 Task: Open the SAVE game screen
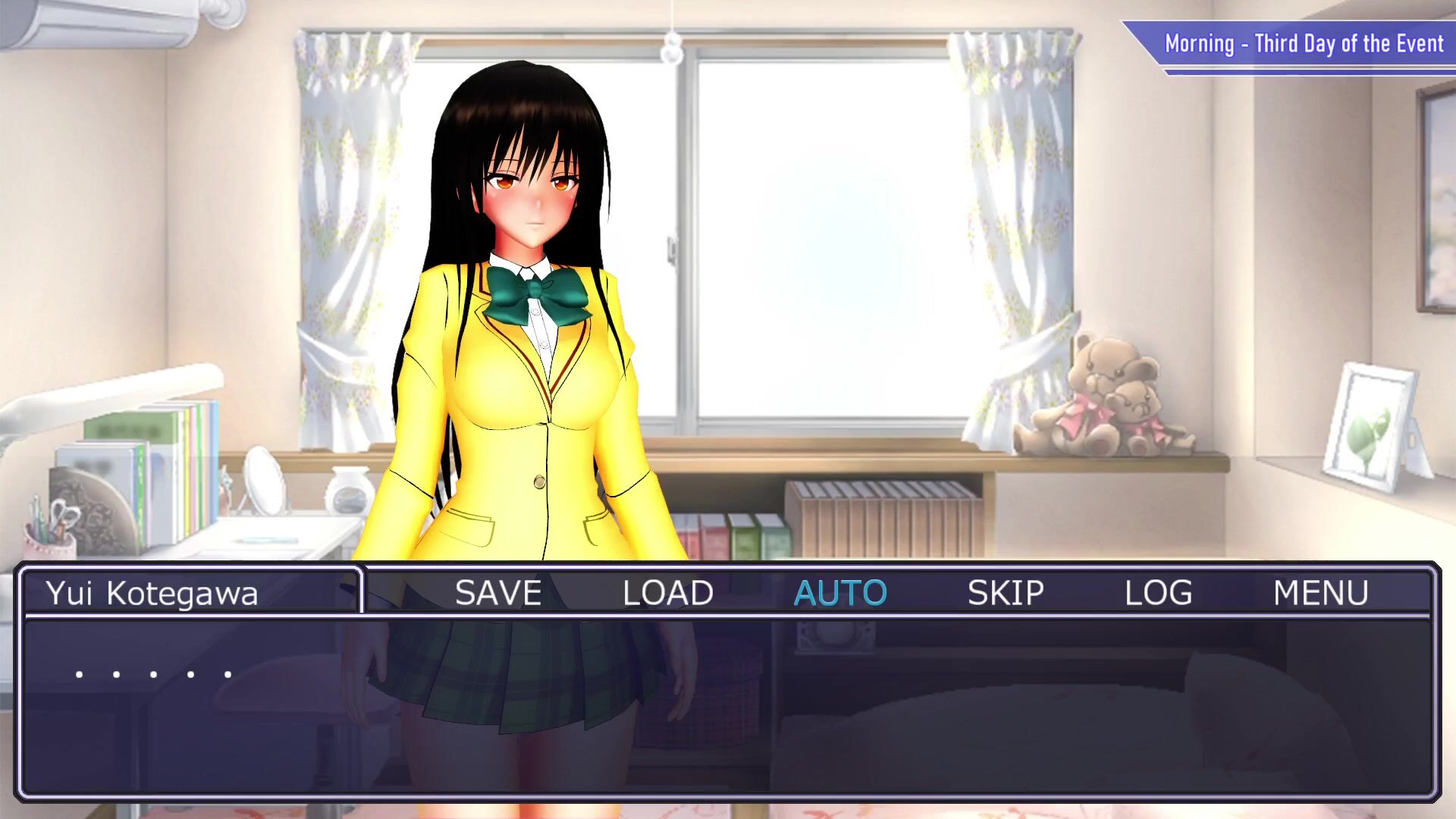click(x=498, y=592)
